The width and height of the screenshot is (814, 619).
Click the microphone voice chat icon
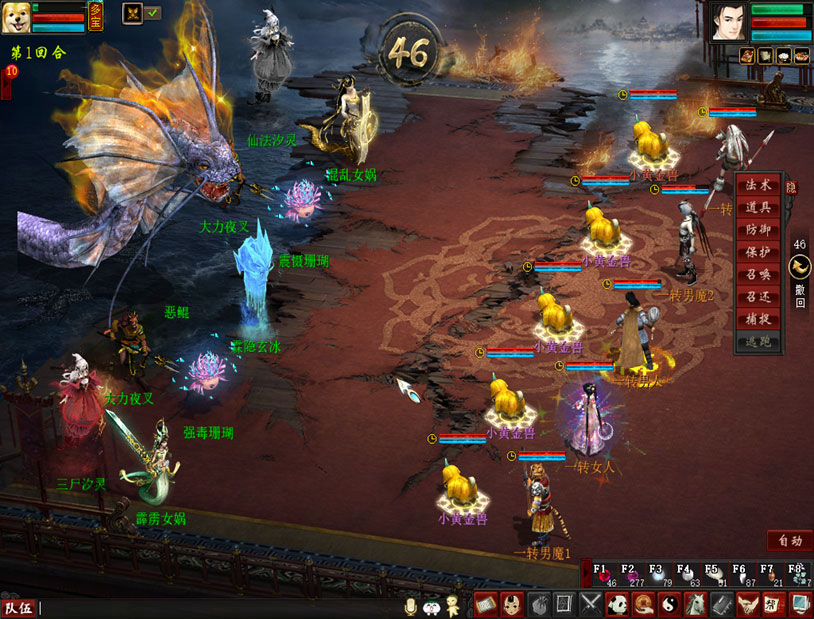tap(410, 606)
